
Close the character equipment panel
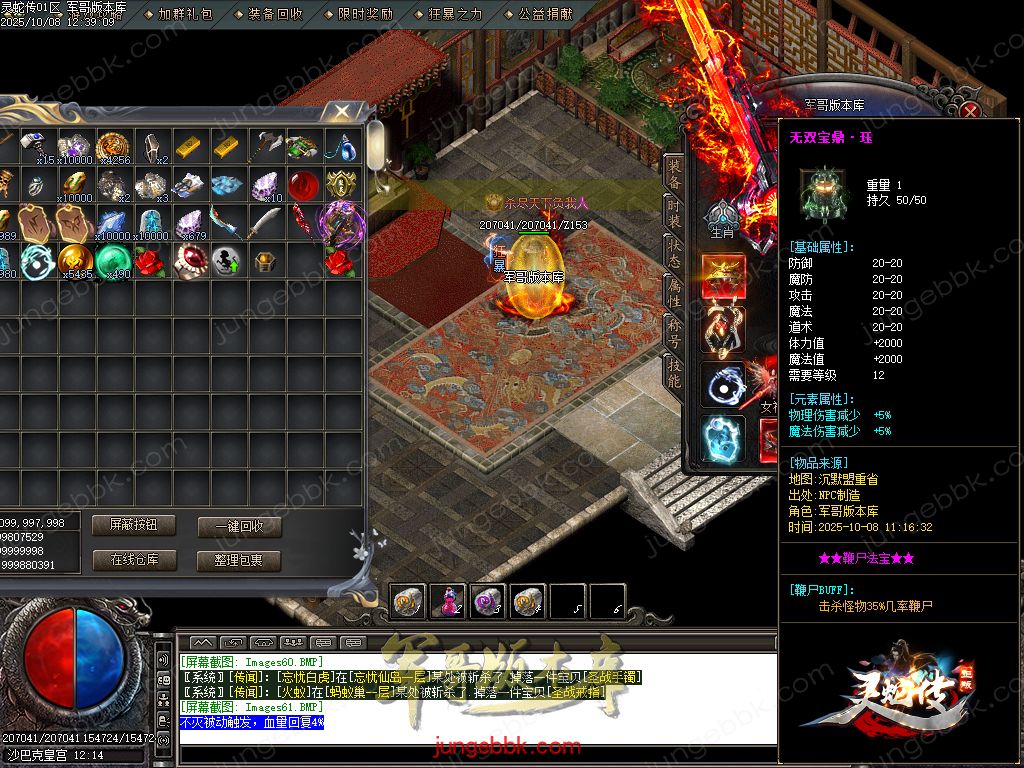pyautogui.click(x=971, y=111)
